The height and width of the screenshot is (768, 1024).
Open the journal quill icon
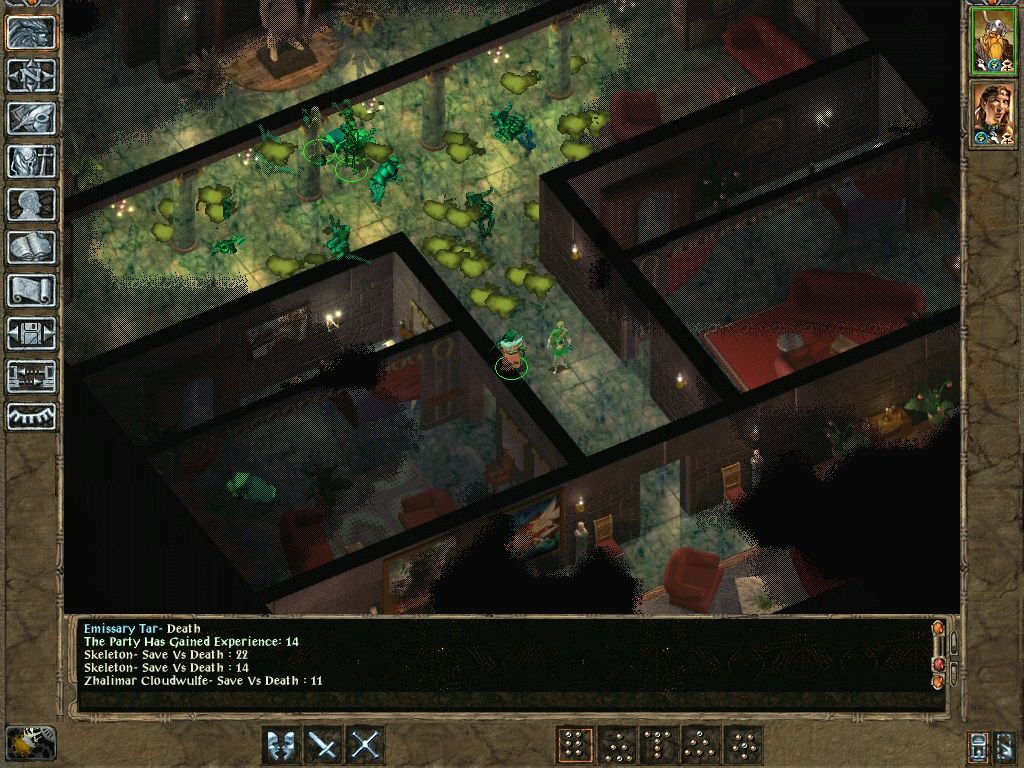[31, 118]
